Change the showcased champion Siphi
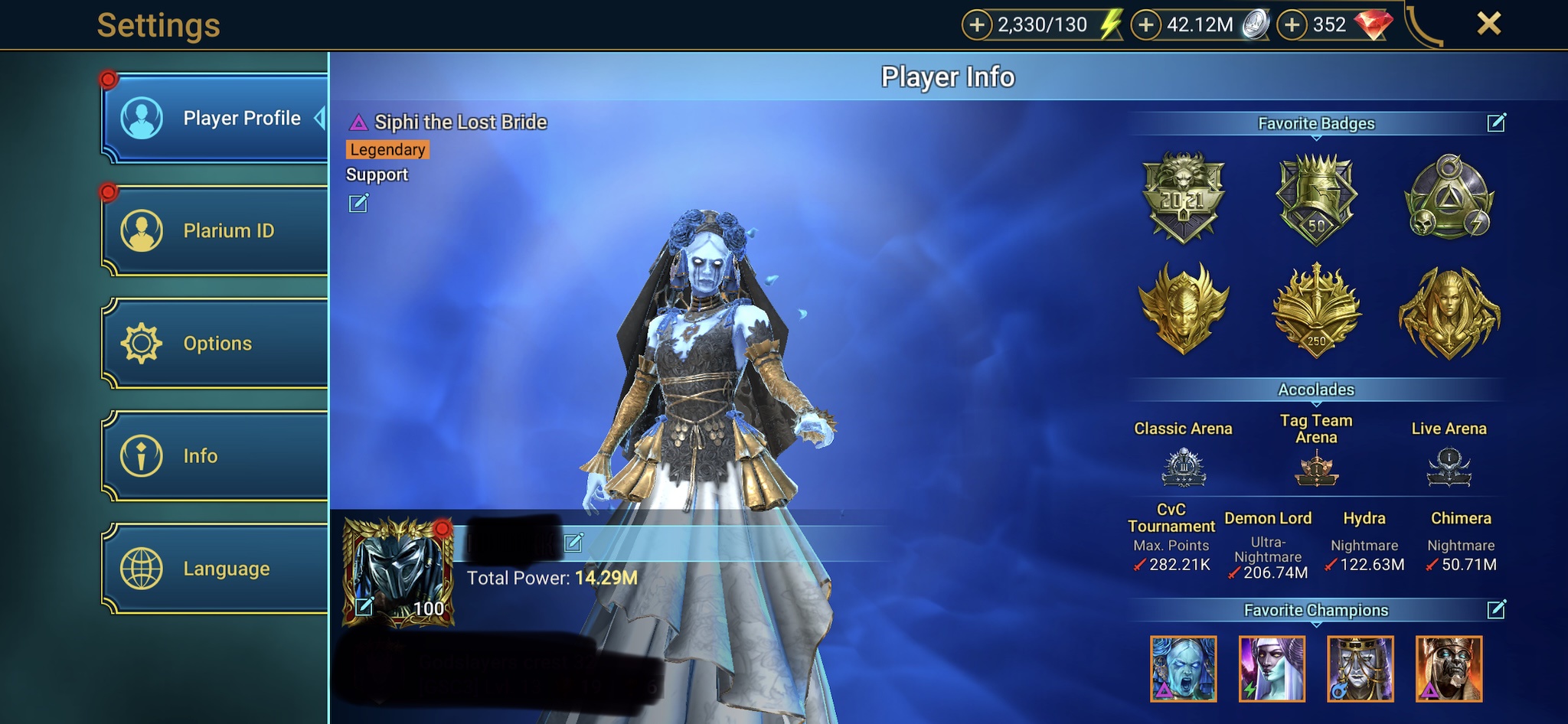Screen dimensions: 1568x724 tap(358, 204)
